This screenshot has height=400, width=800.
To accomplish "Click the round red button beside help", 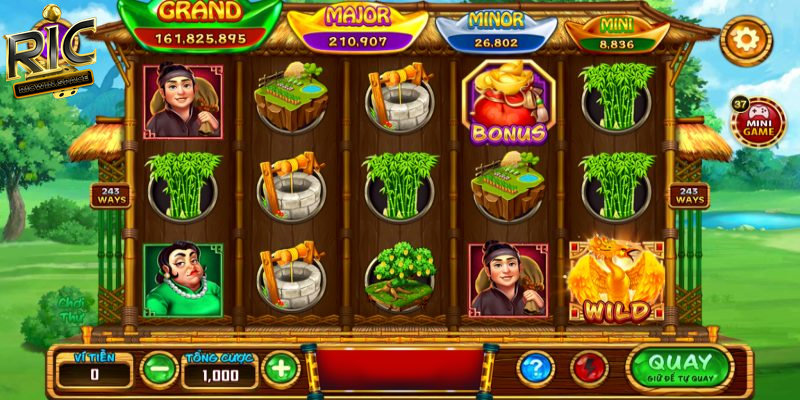I will point(589,368).
